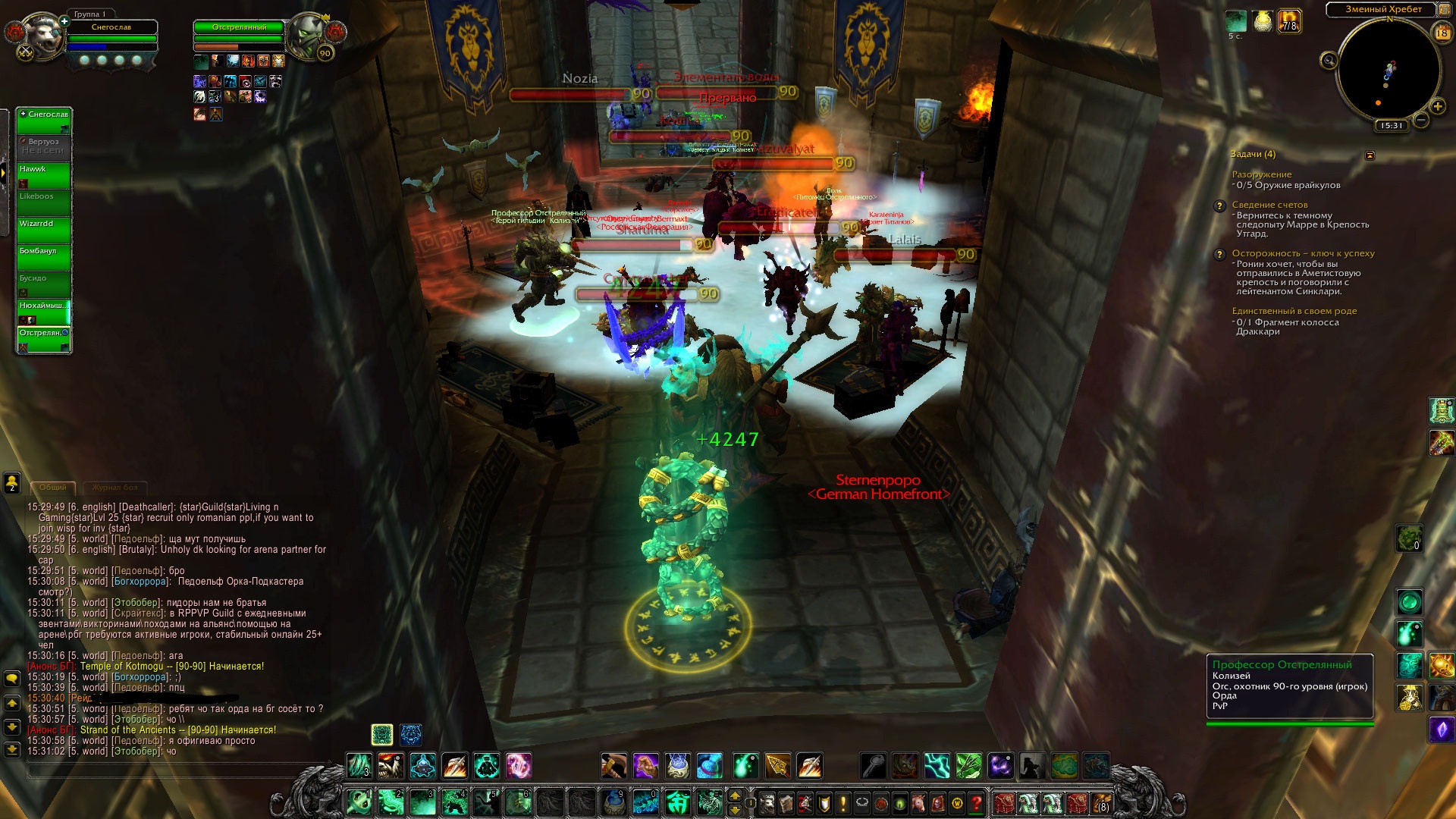This screenshot has height=819, width=1456.
Task: Zoom in on the minimap
Action: click(x=1437, y=107)
